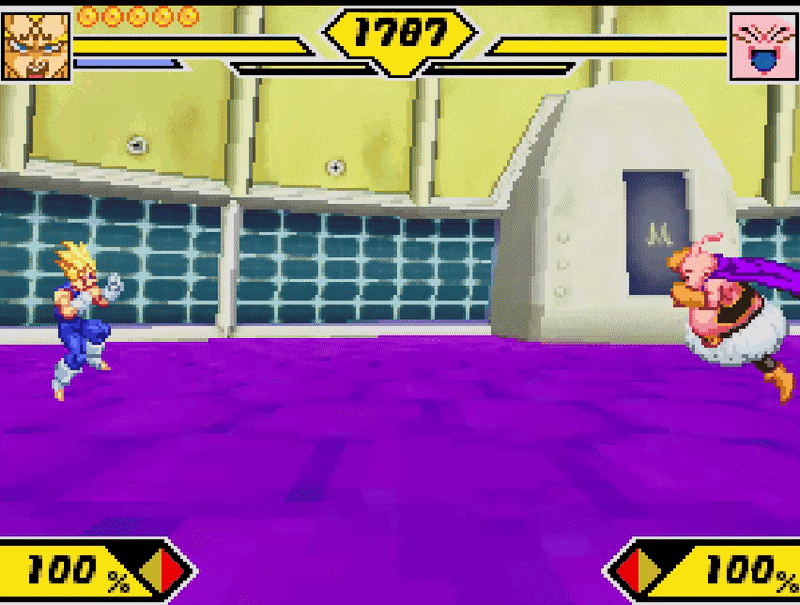Viewport: 800px width, 605px height.
Task: Click the Super Saiyan Vegeta portrait
Action: coord(36,46)
